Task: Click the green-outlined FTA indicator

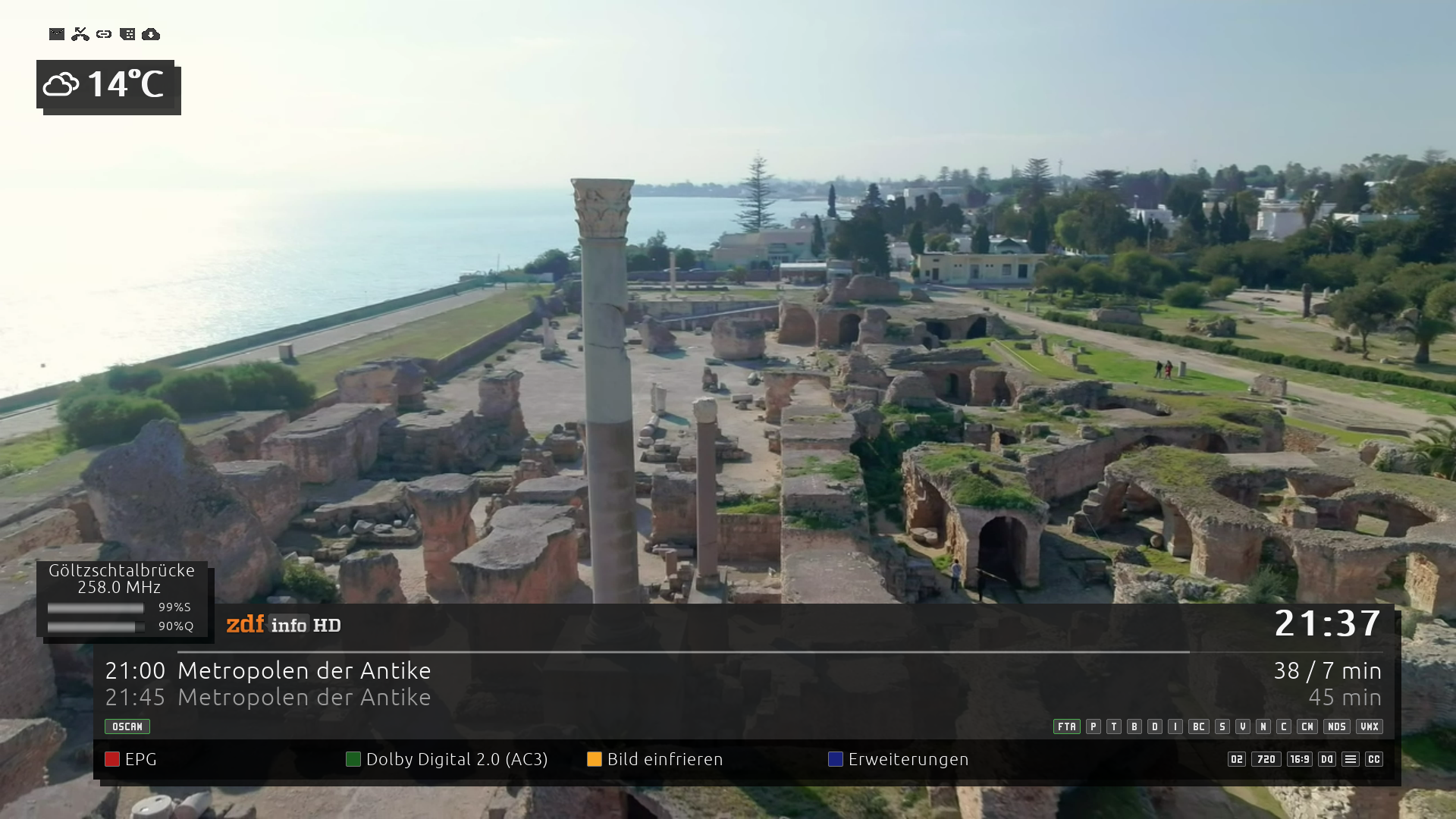Action: 1067,726
